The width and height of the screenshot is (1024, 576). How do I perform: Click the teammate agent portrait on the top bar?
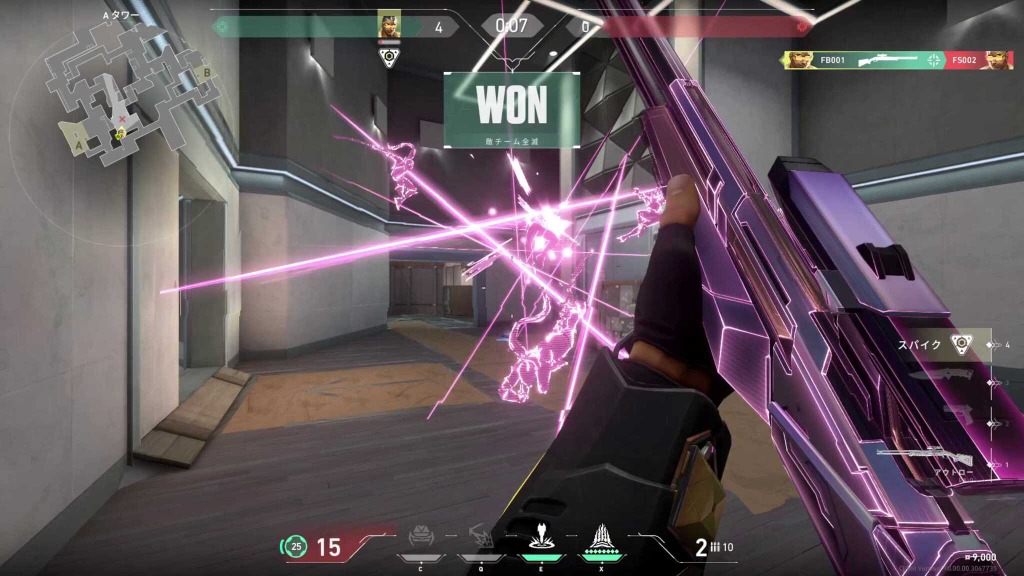pos(389,26)
